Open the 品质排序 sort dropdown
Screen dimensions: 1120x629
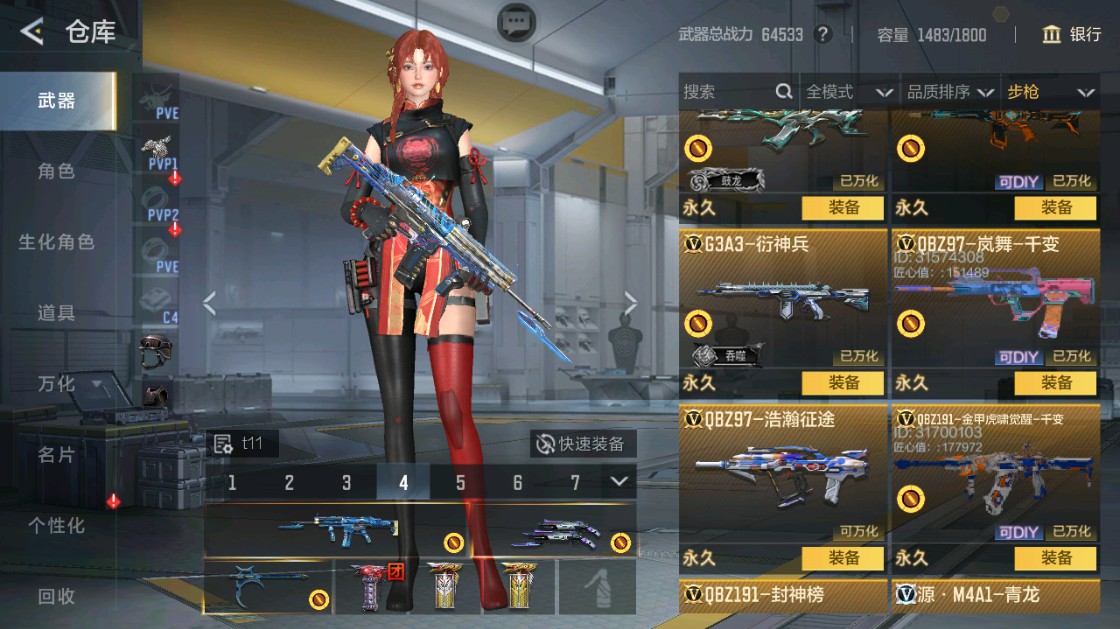point(950,92)
